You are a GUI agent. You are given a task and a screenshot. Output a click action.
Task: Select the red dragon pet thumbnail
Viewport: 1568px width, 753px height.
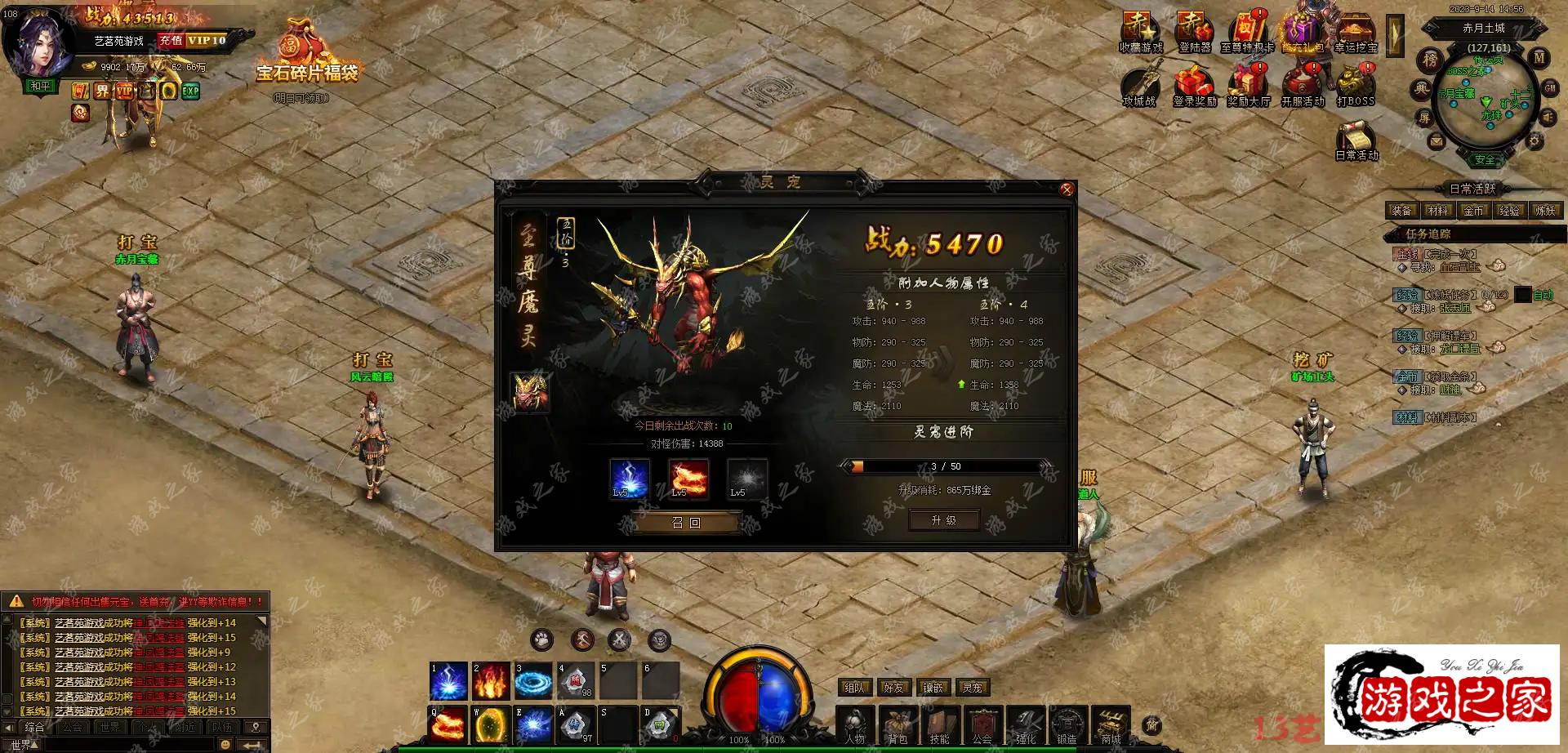[x=529, y=391]
